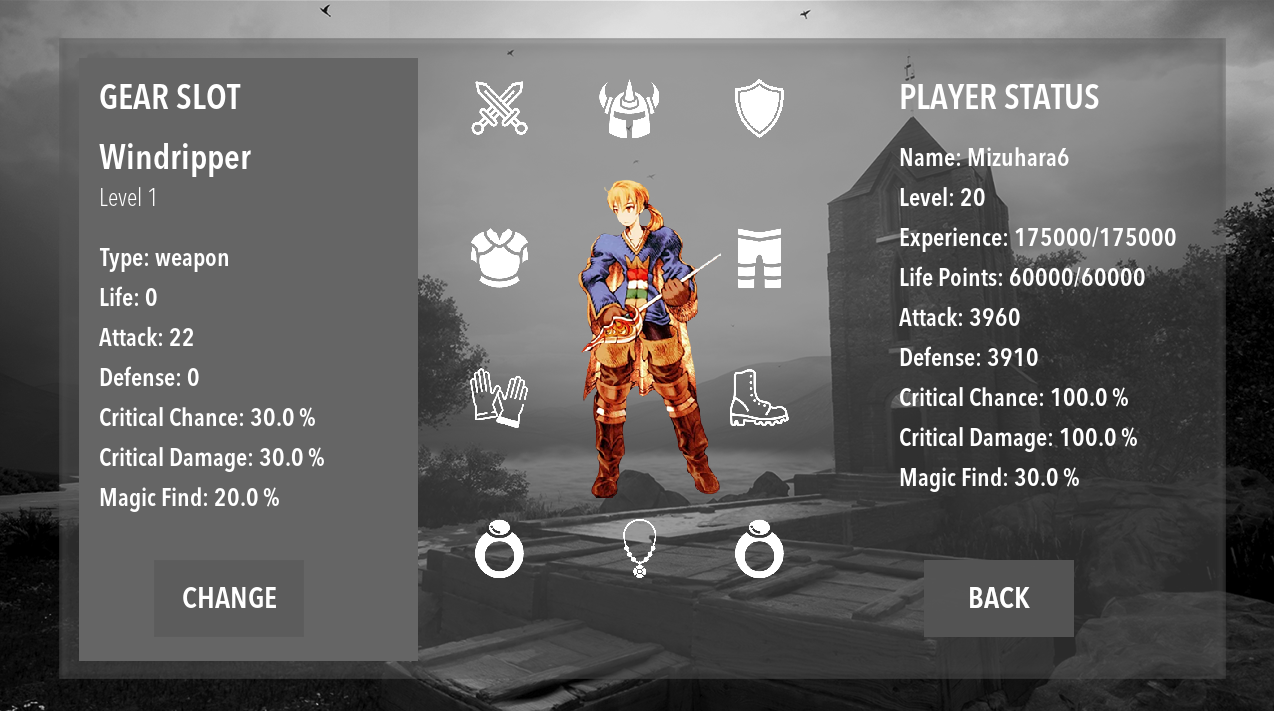Go BACK from the player status screen

pos(998,598)
